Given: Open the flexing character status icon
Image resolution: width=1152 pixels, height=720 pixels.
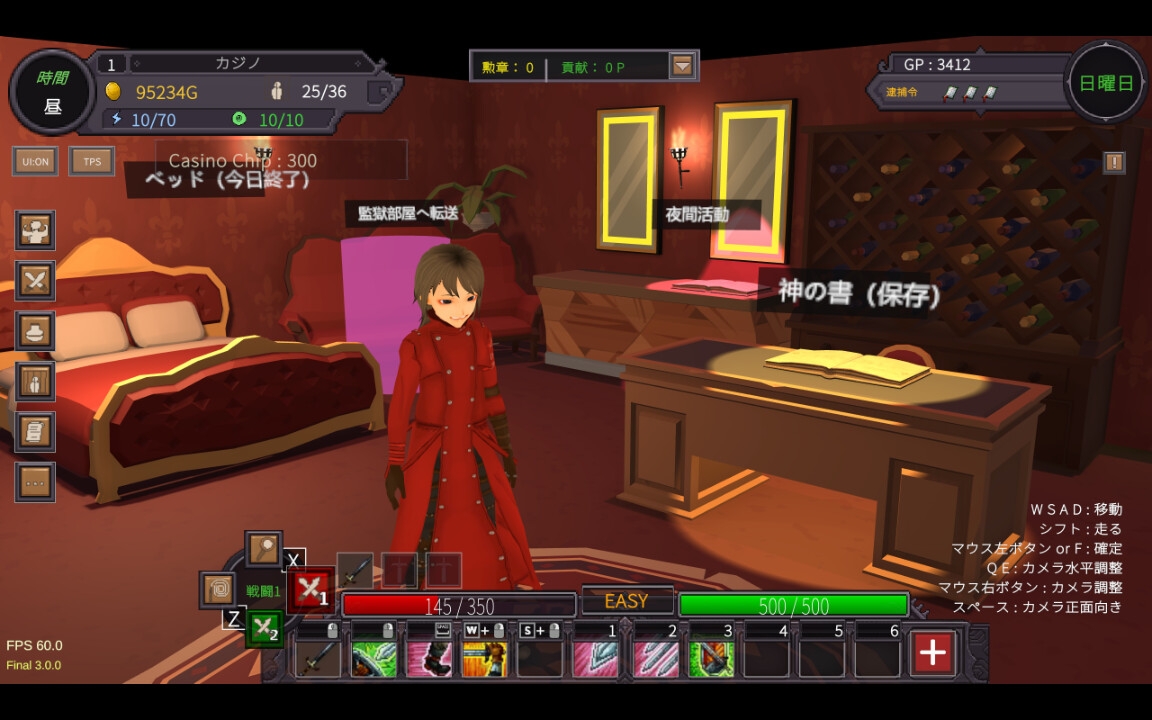Looking at the screenshot, I should [36, 231].
